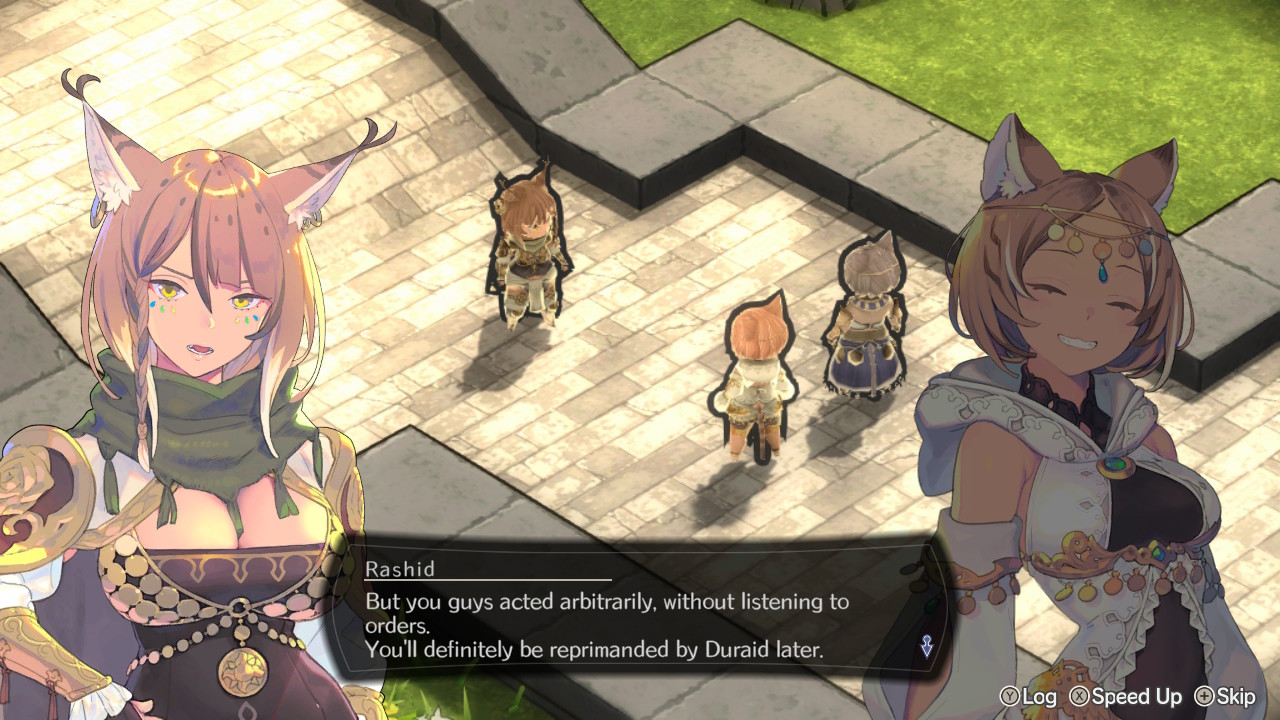Activate Speed Up for the dialogue
The height and width of the screenshot is (720, 1280).
coord(1125,697)
